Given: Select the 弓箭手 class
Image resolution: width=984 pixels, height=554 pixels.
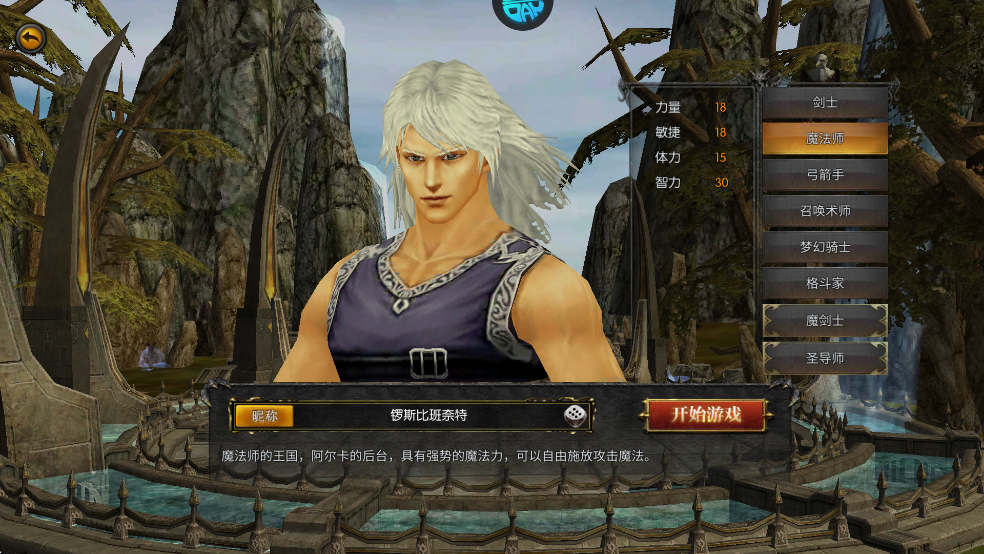Looking at the screenshot, I should tap(825, 175).
